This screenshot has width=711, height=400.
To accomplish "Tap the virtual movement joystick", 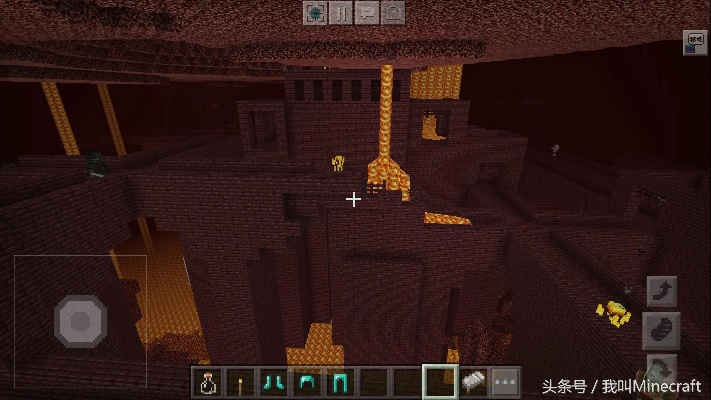I will (x=80, y=319).
